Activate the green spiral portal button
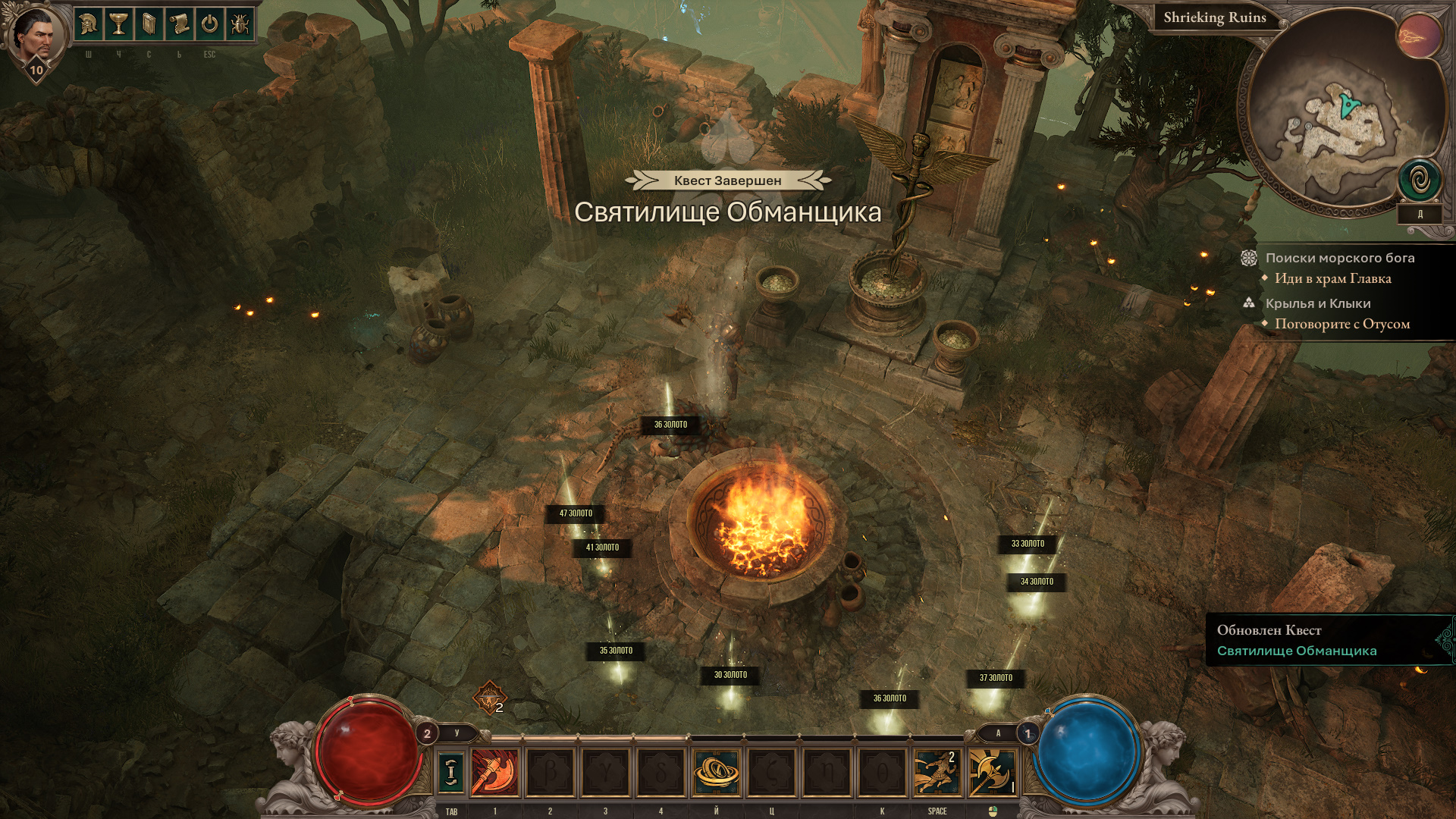 point(1419,180)
